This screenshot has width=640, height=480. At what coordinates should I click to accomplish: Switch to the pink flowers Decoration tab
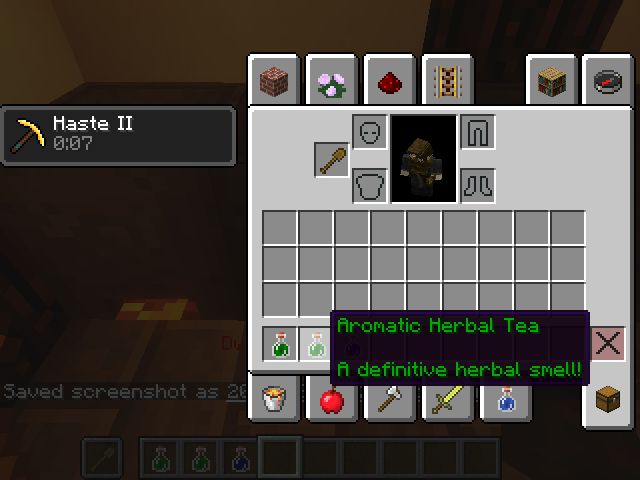pos(330,81)
